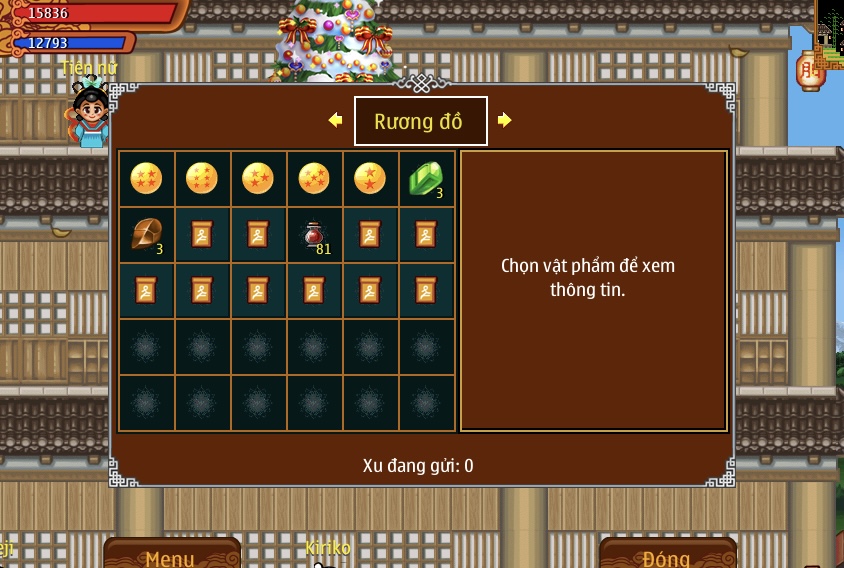The image size is (844, 568).
Task: Go to next tab with right arrow
Action: pyautogui.click(x=505, y=120)
